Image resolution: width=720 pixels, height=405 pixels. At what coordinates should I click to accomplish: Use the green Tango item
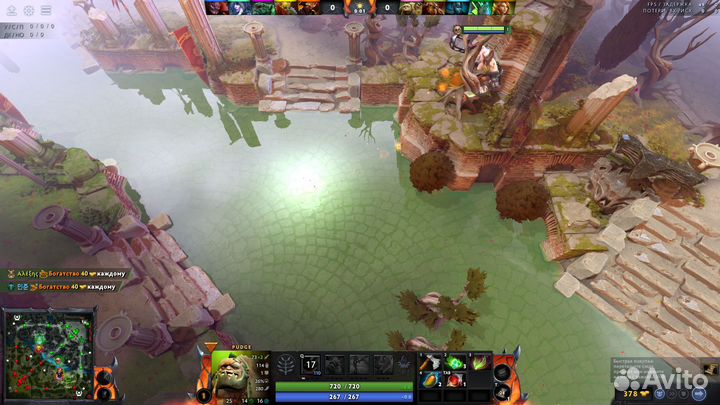coord(455,362)
